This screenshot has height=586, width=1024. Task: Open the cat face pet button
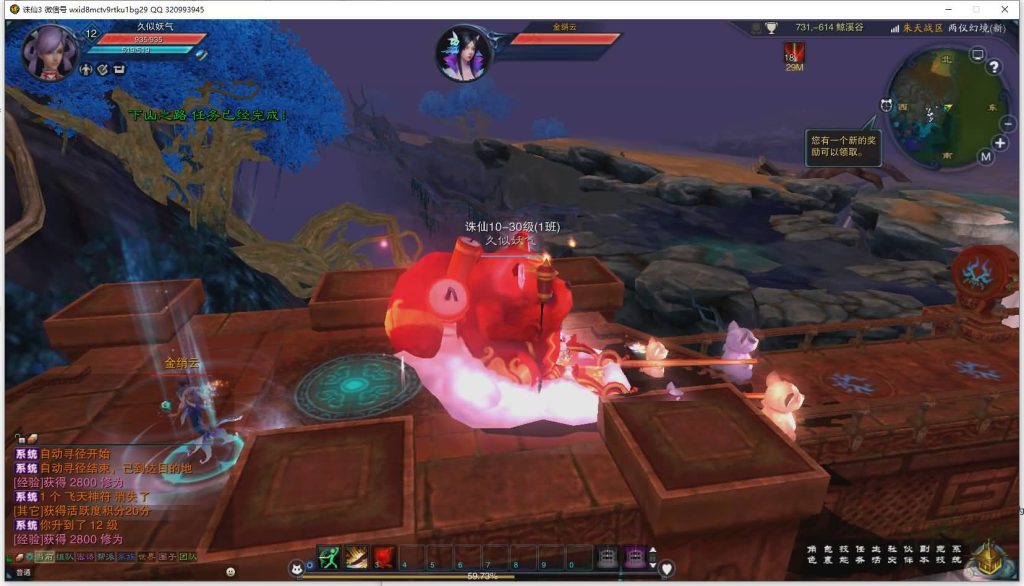[x=297, y=568]
